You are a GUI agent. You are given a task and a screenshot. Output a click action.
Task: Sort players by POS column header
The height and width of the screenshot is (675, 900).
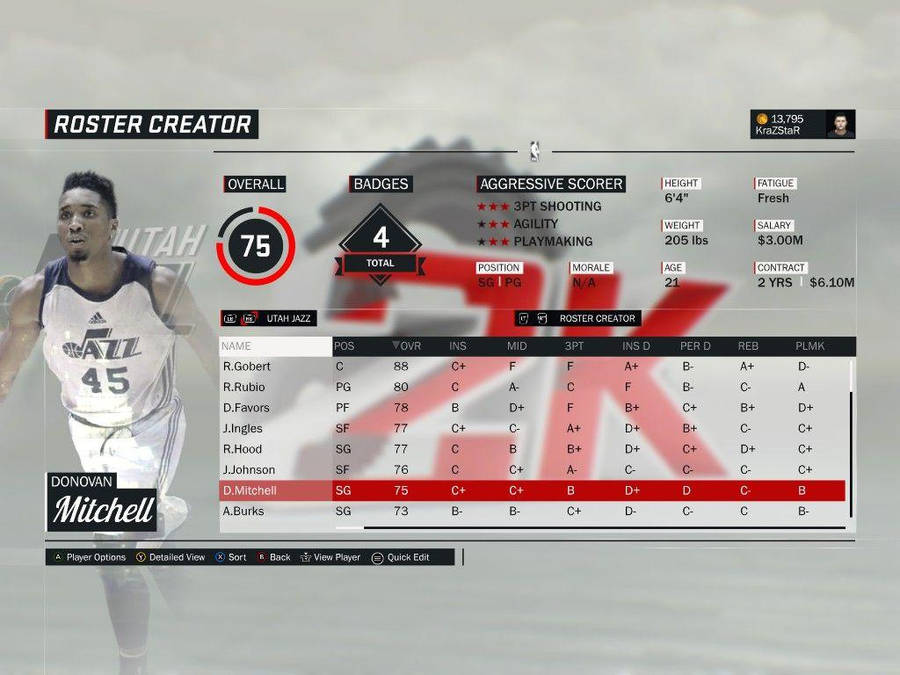click(345, 346)
